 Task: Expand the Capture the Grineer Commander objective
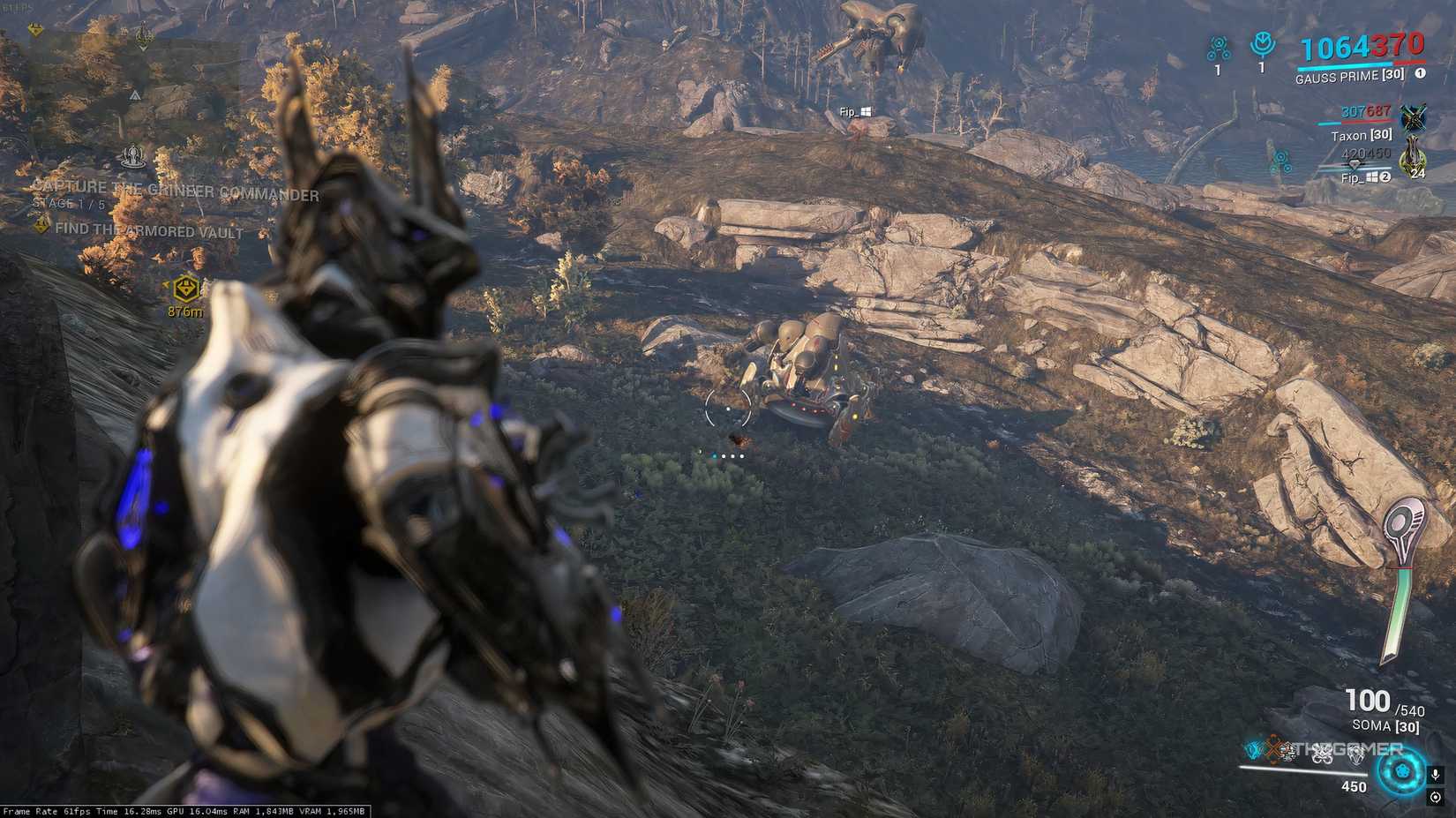click(176, 190)
